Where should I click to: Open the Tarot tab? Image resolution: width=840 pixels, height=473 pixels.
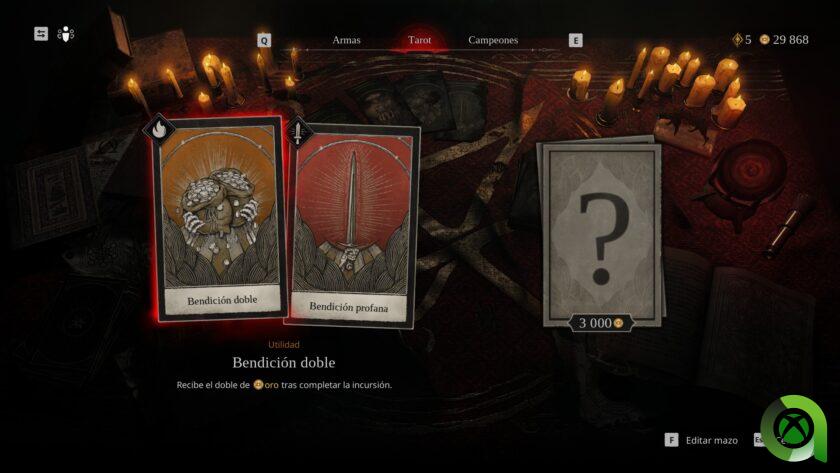[420, 40]
